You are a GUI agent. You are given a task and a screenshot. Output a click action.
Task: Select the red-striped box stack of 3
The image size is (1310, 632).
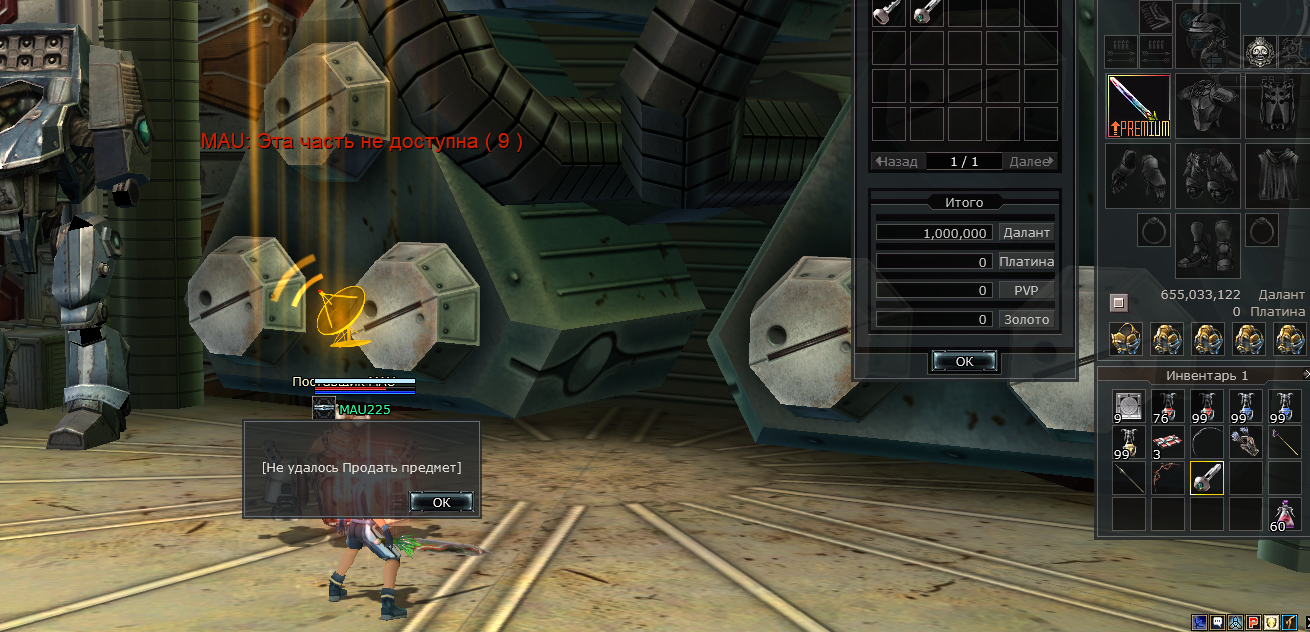[x=1167, y=442]
